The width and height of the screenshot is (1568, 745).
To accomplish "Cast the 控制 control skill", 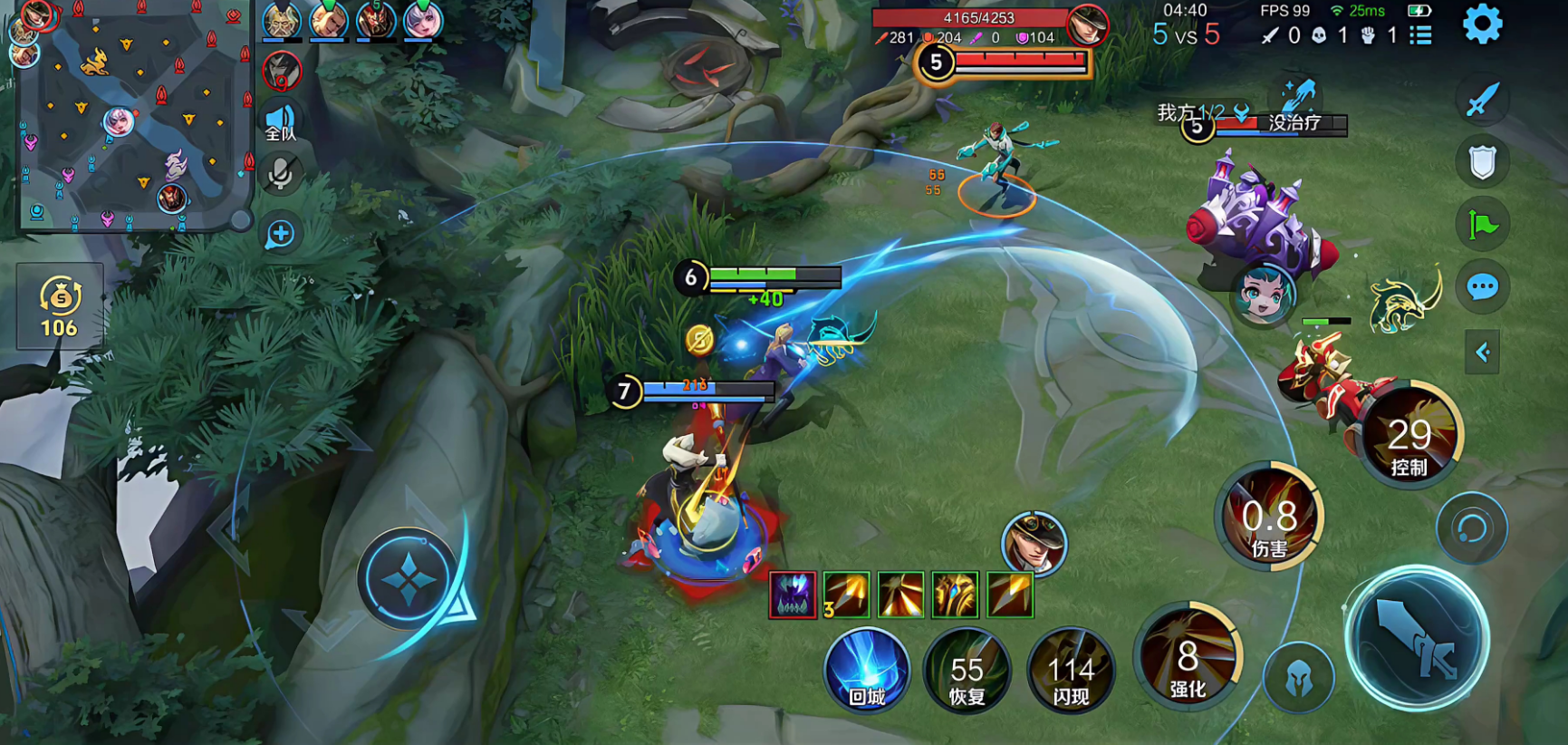I will tap(1409, 438).
